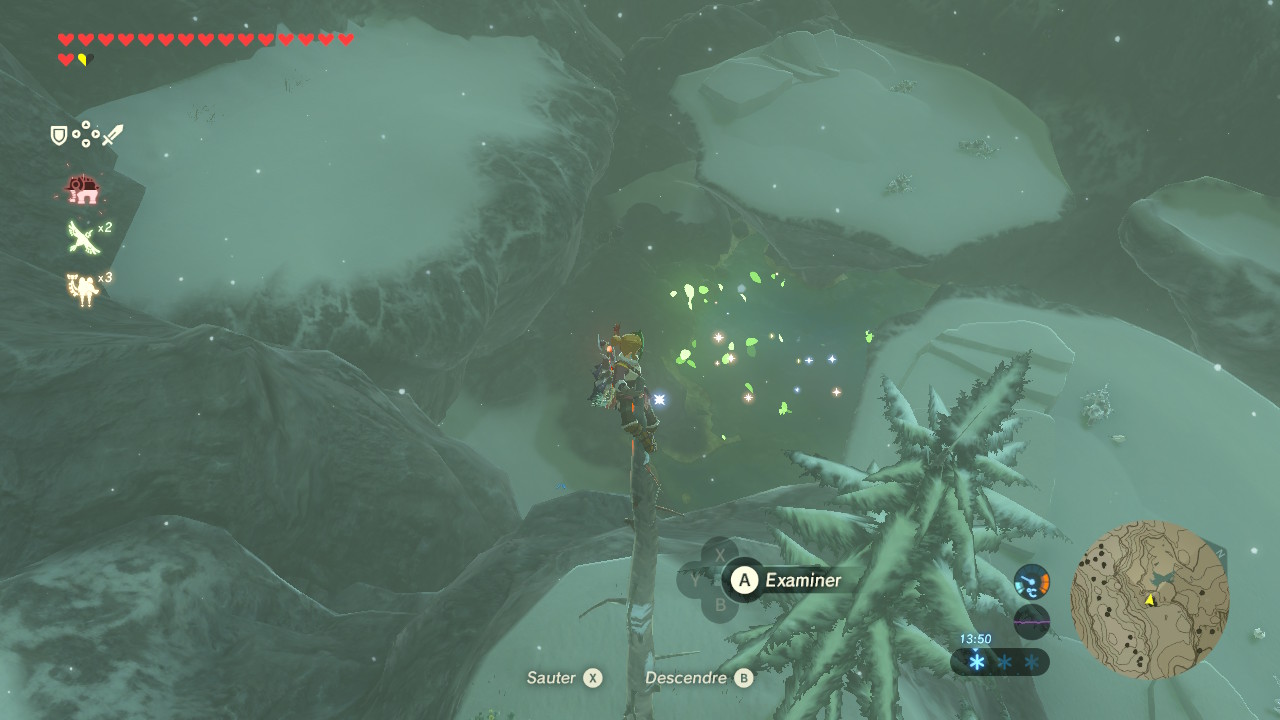Activate the red elephant champion ability

click(x=81, y=188)
